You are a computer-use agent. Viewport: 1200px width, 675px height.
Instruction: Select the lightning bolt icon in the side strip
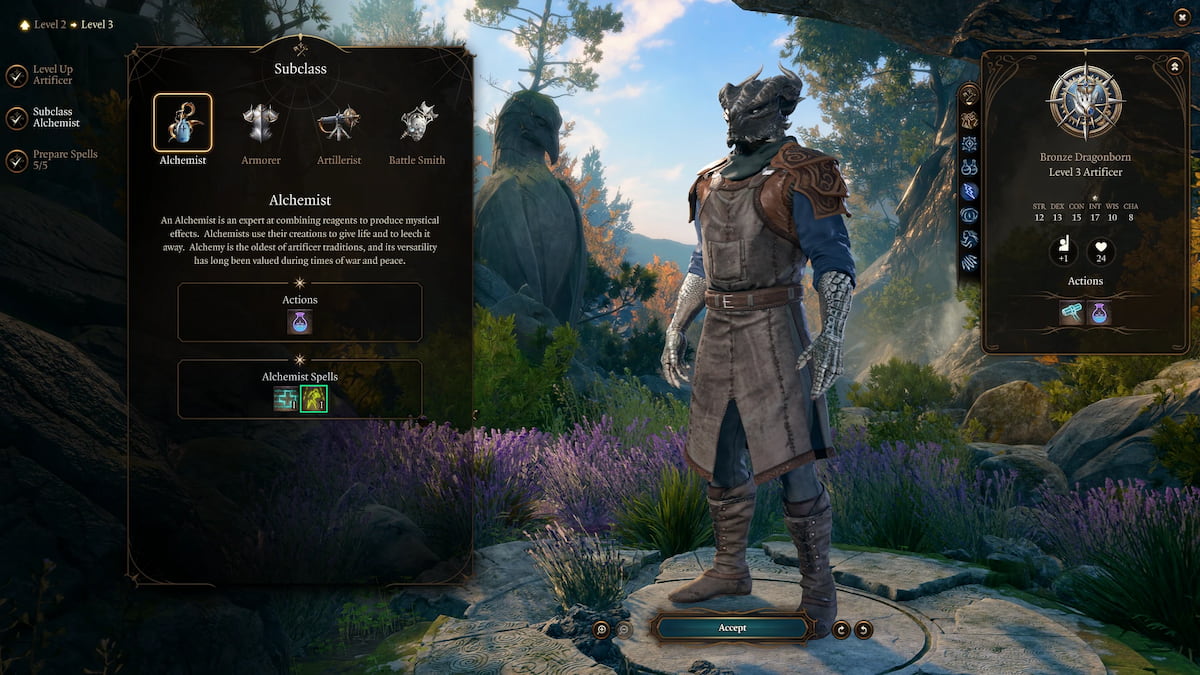click(x=968, y=191)
